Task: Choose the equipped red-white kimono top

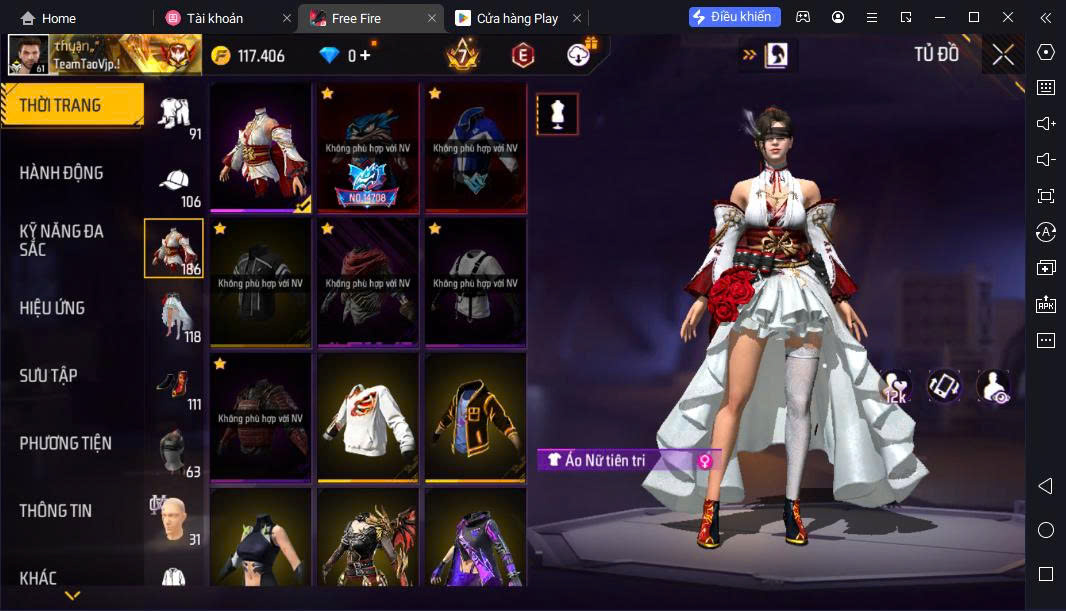Action: pos(260,148)
